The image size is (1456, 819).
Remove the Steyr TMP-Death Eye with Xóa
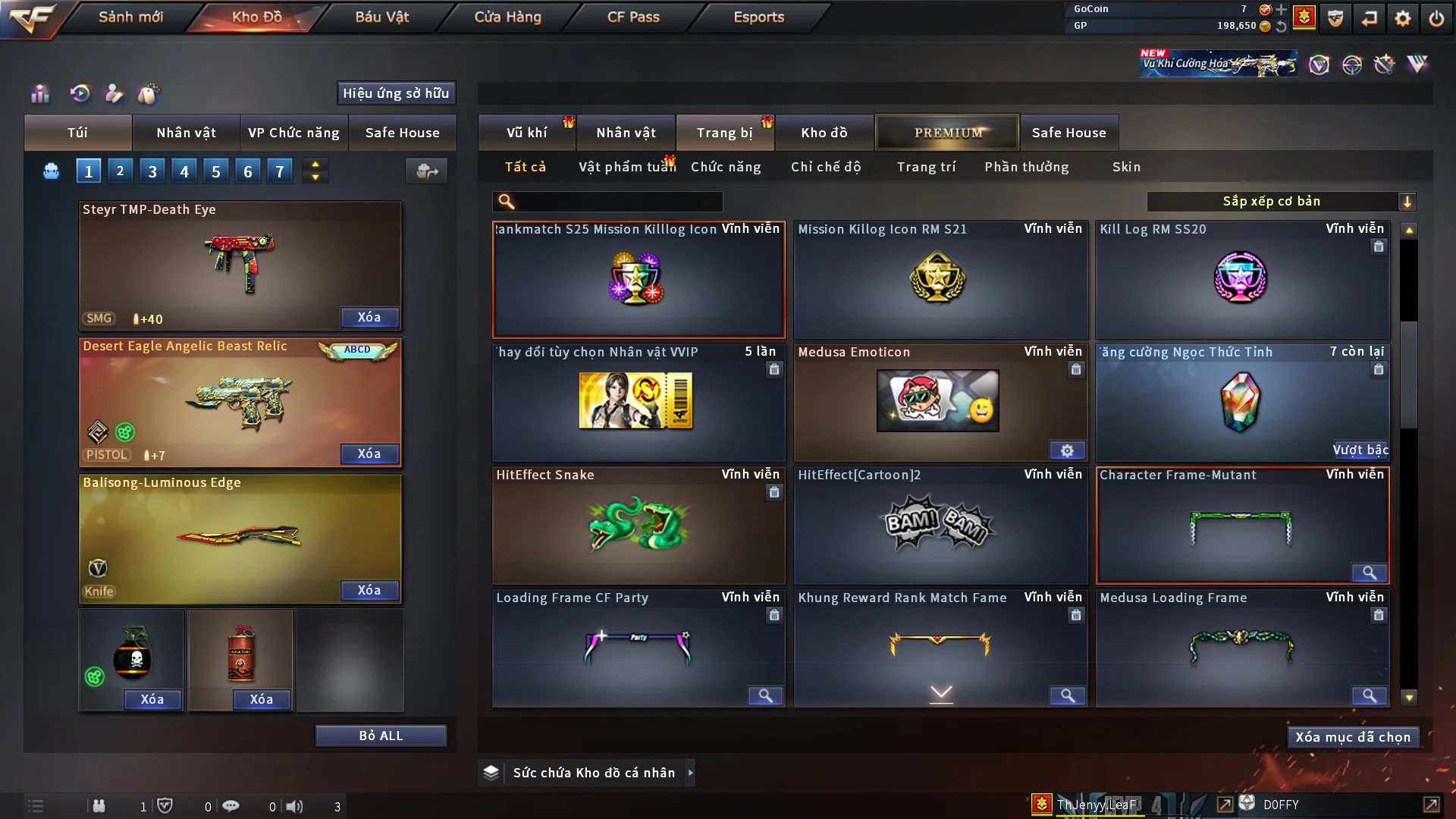(x=369, y=317)
